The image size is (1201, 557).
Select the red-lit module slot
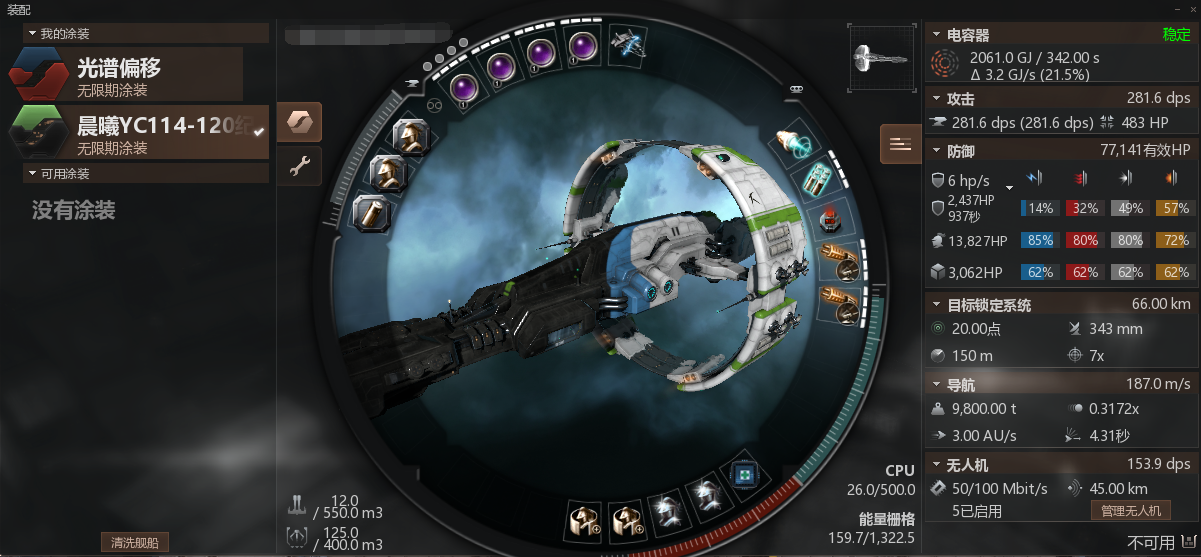[x=827, y=219]
